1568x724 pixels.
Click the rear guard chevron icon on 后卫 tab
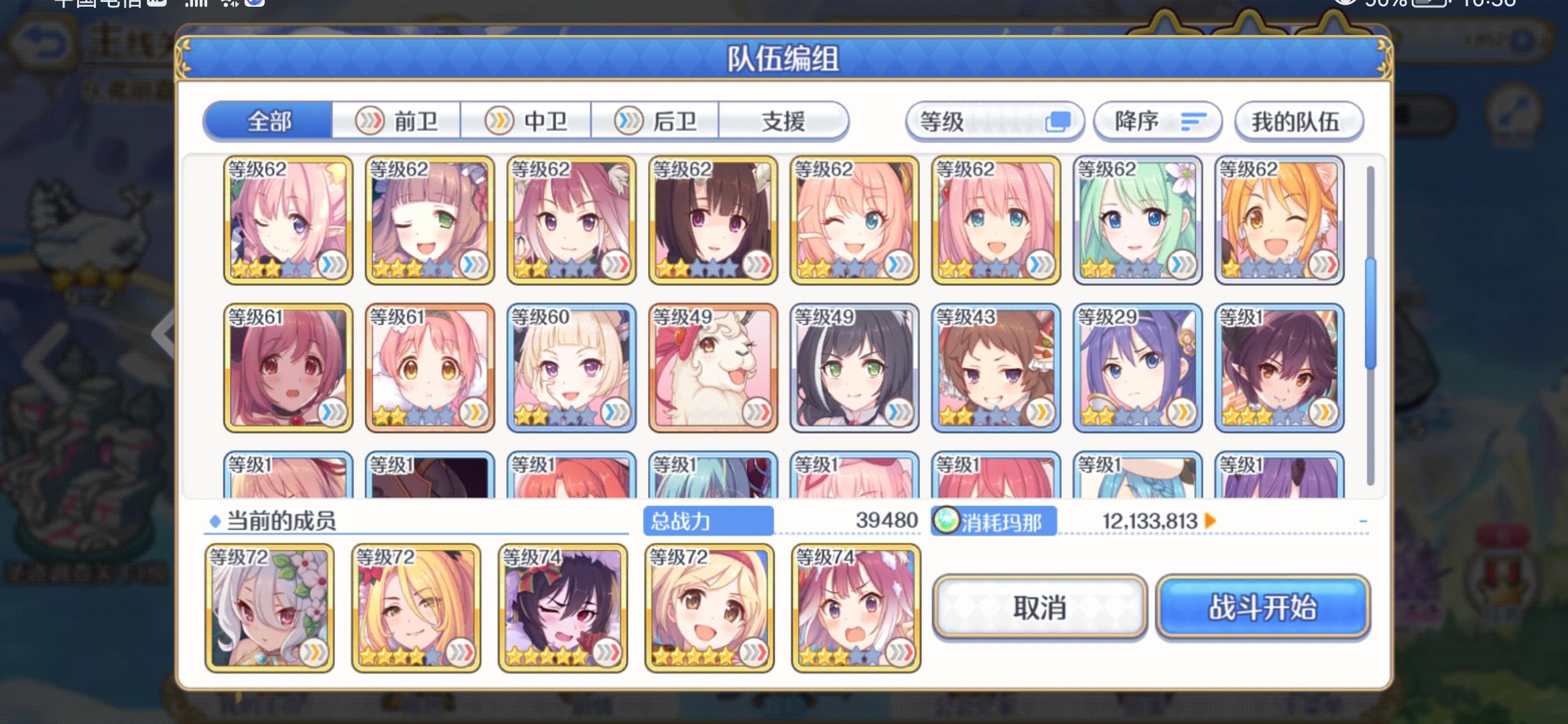[x=630, y=121]
